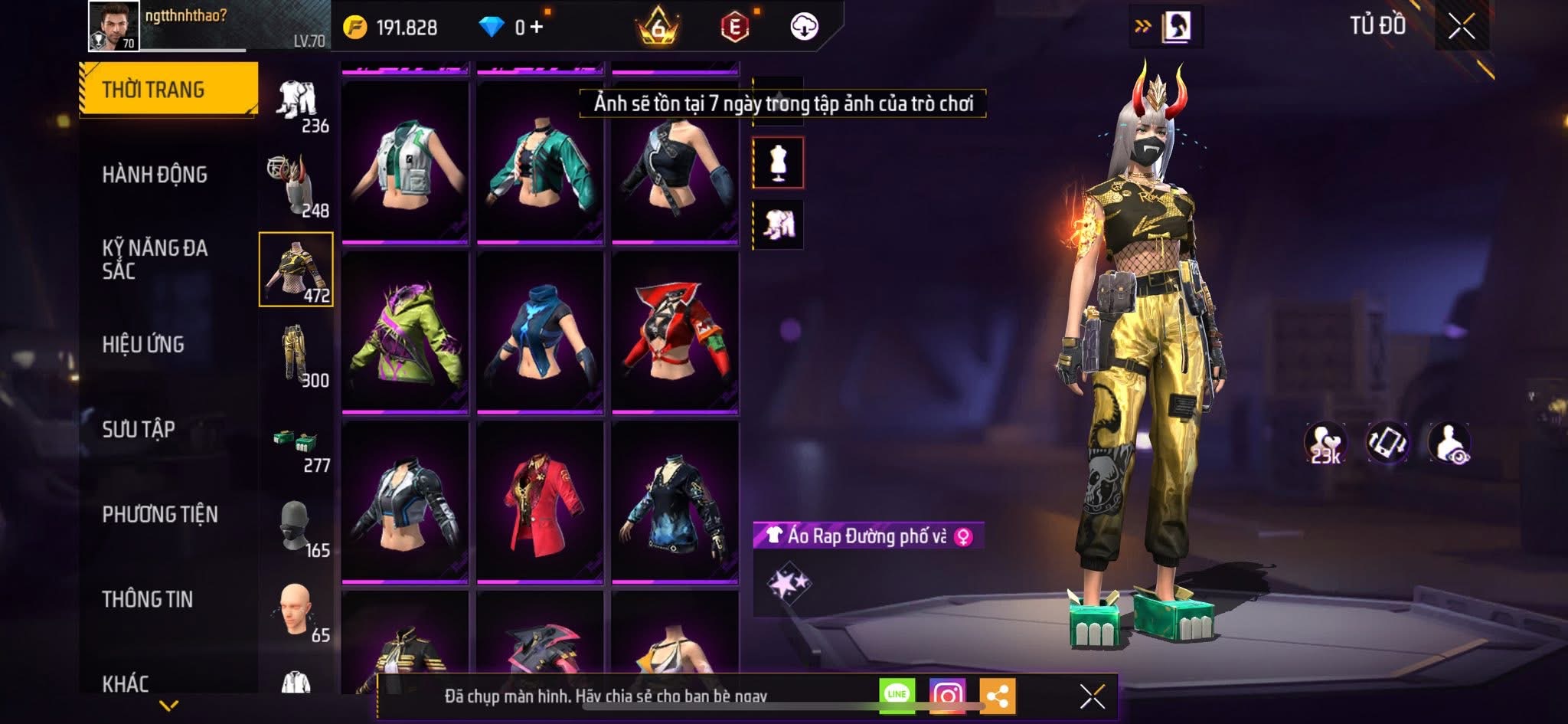Viewport: 1568px width, 724px height.
Task: Choose the teal green jacket top
Action: [x=540, y=164]
